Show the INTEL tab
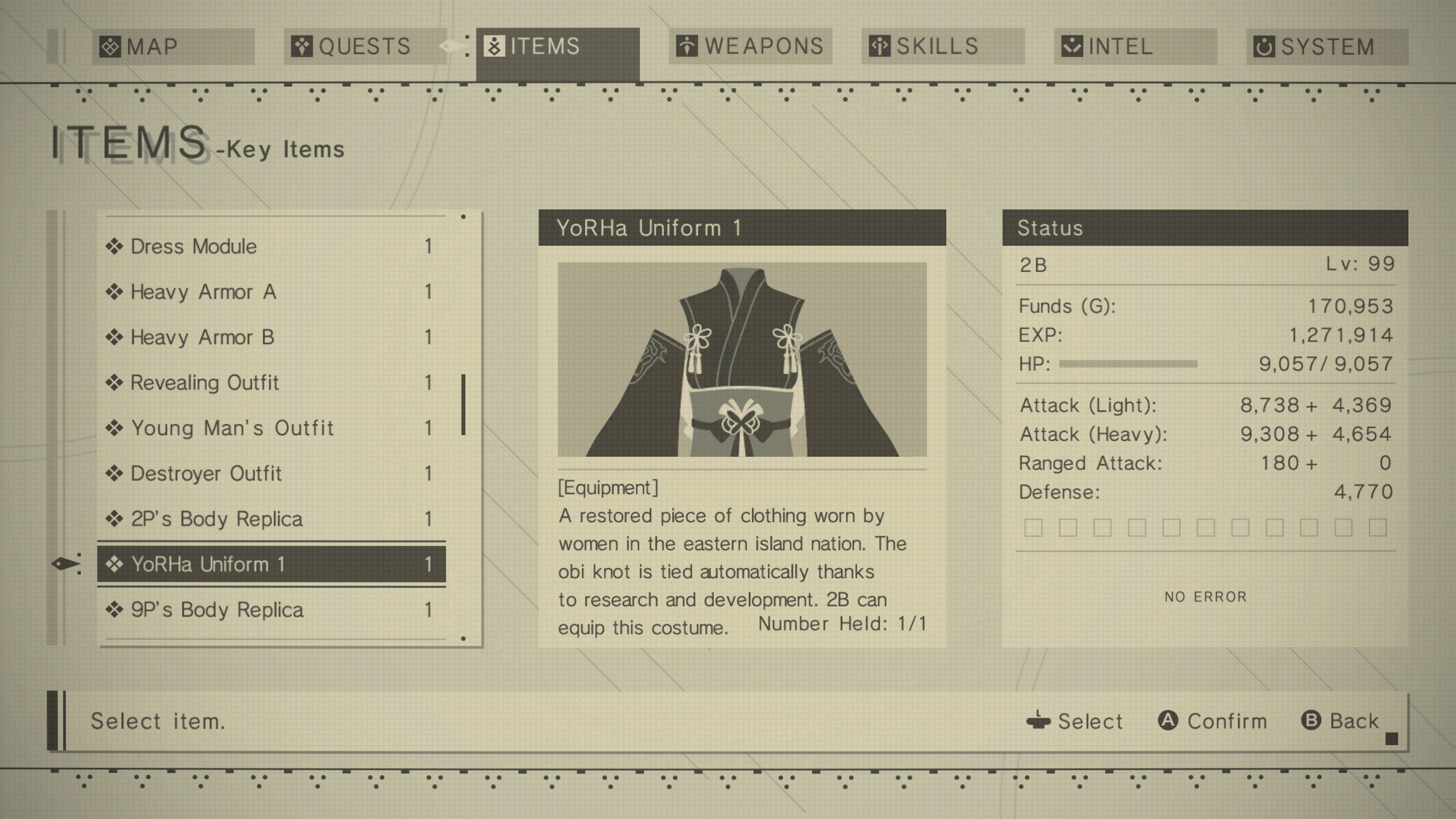Screen dimensions: 1456x819 (1135, 47)
